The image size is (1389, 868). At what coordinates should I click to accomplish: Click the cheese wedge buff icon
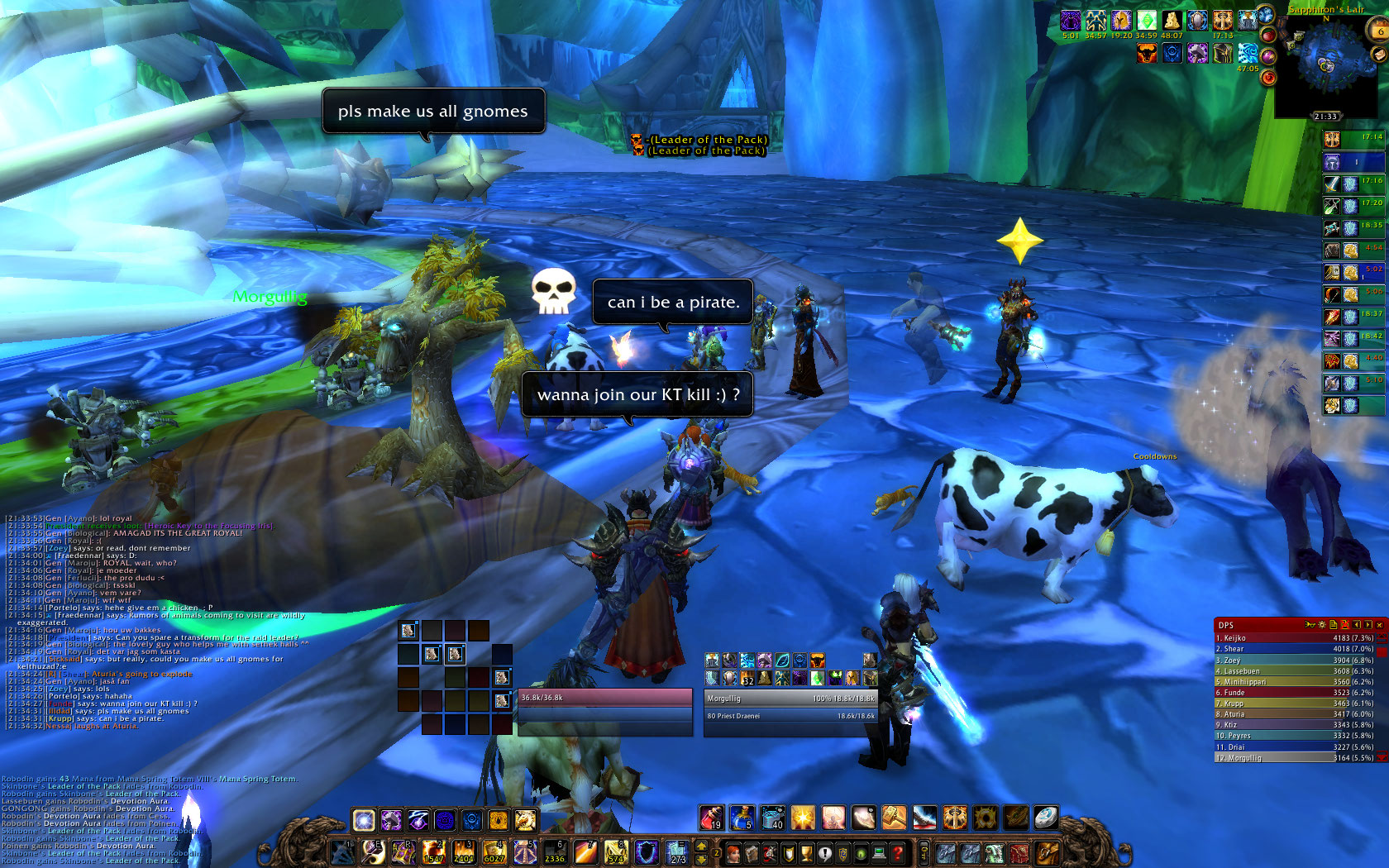point(1171,20)
